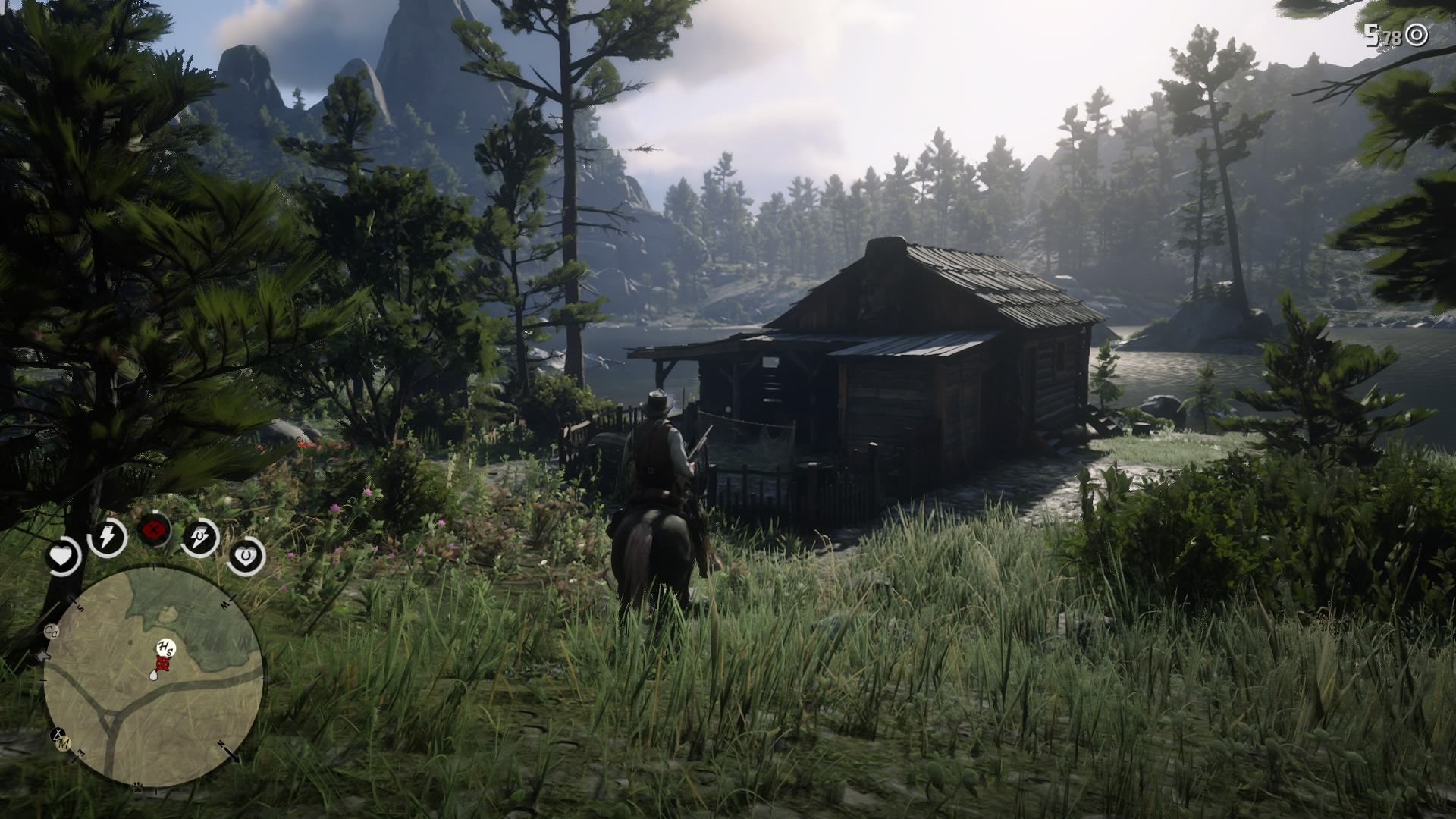
Task: Click the CC icon near the minimap edge
Action: pyautogui.click(x=51, y=631)
